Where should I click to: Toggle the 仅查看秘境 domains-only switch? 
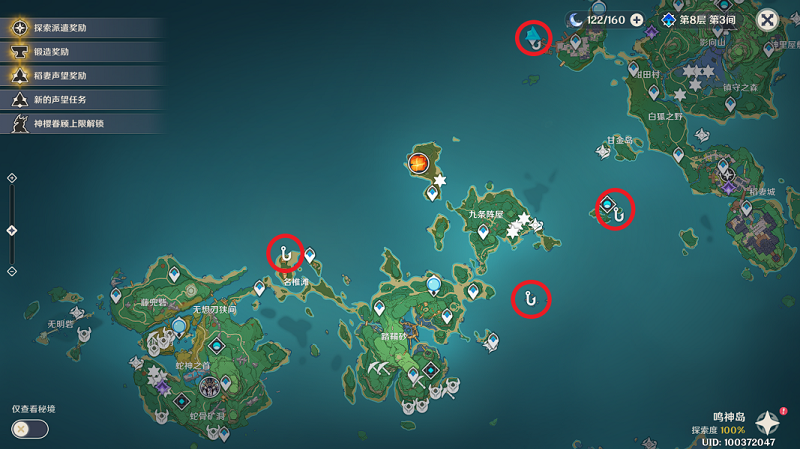pos(30,429)
